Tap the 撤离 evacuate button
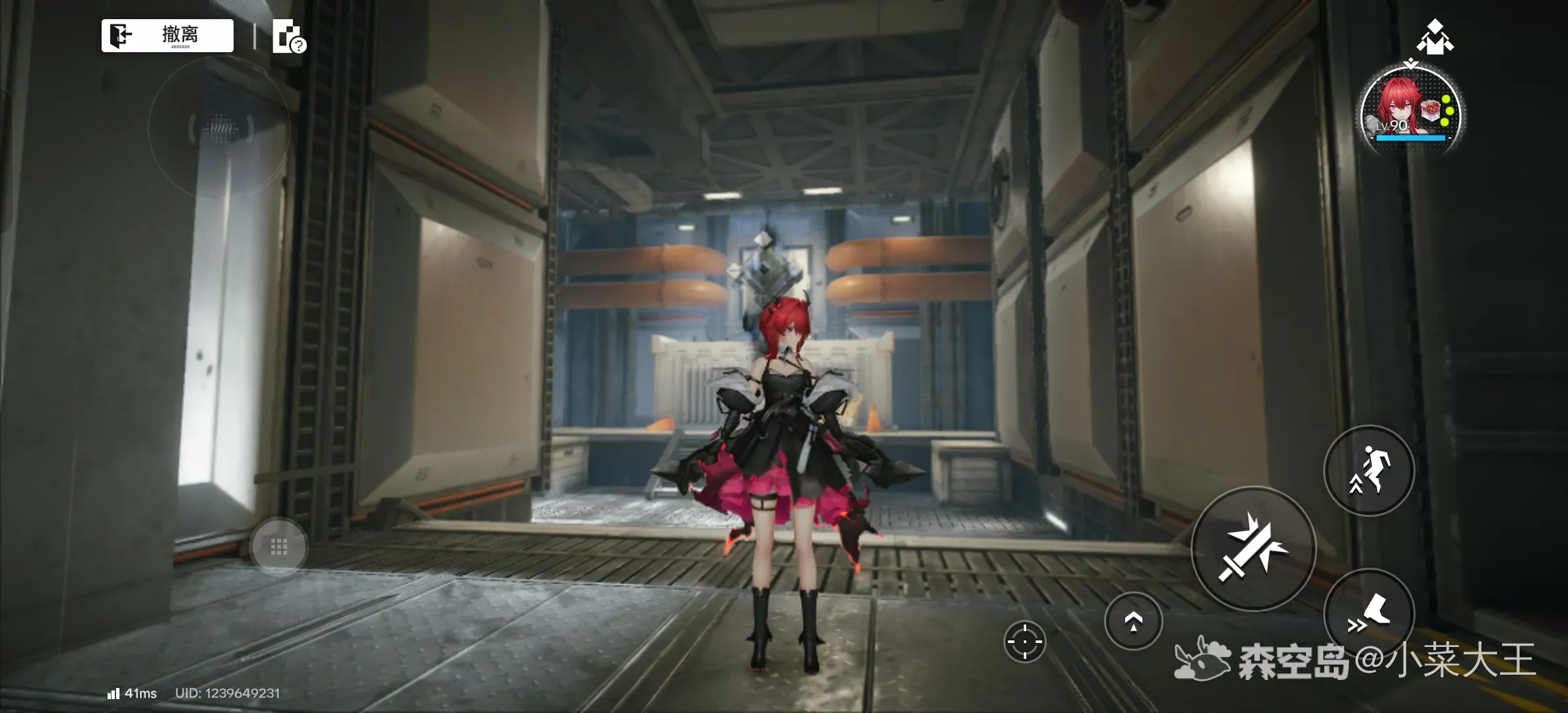This screenshot has height=713, width=1568. coord(167,35)
